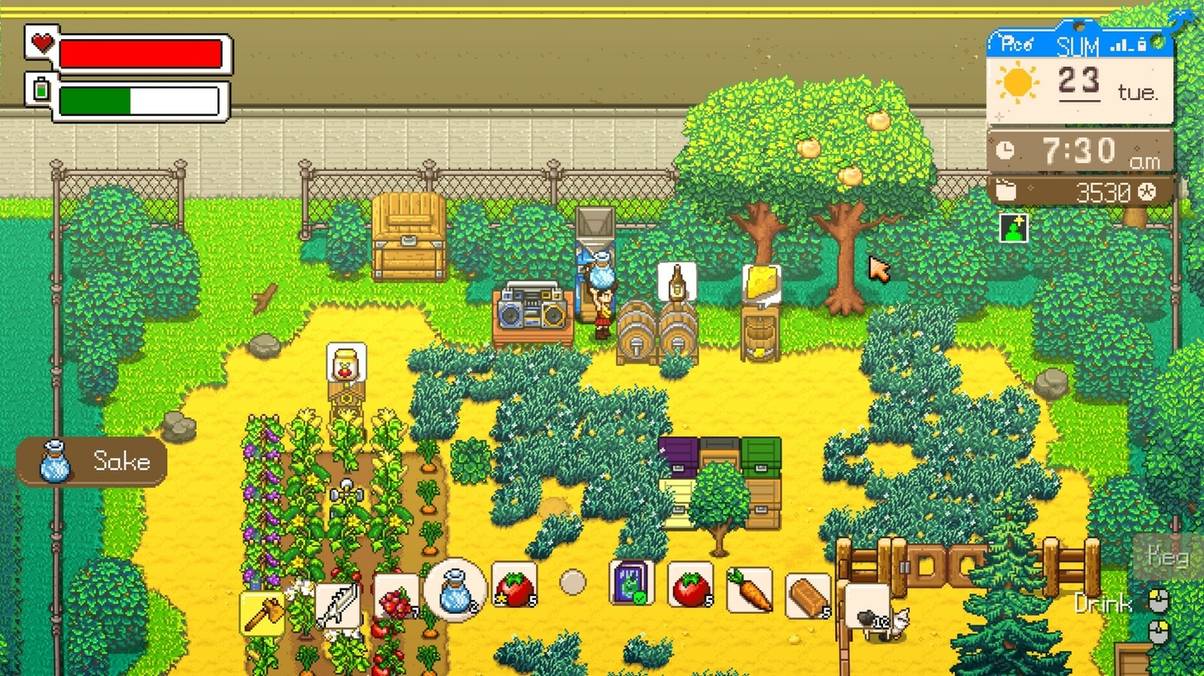
Task: Click the green figure buff icon
Action: point(1012,228)
